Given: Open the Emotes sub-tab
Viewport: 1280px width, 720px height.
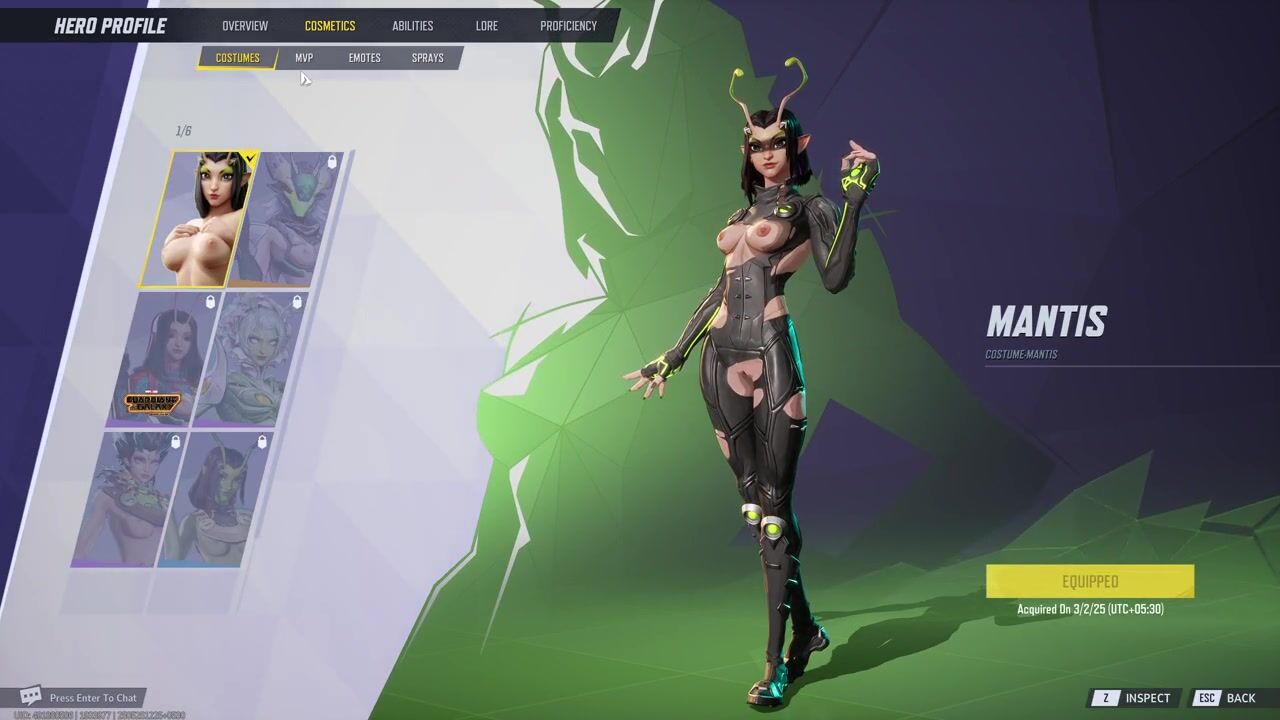Looking at the screenshot, I should 364,58.
